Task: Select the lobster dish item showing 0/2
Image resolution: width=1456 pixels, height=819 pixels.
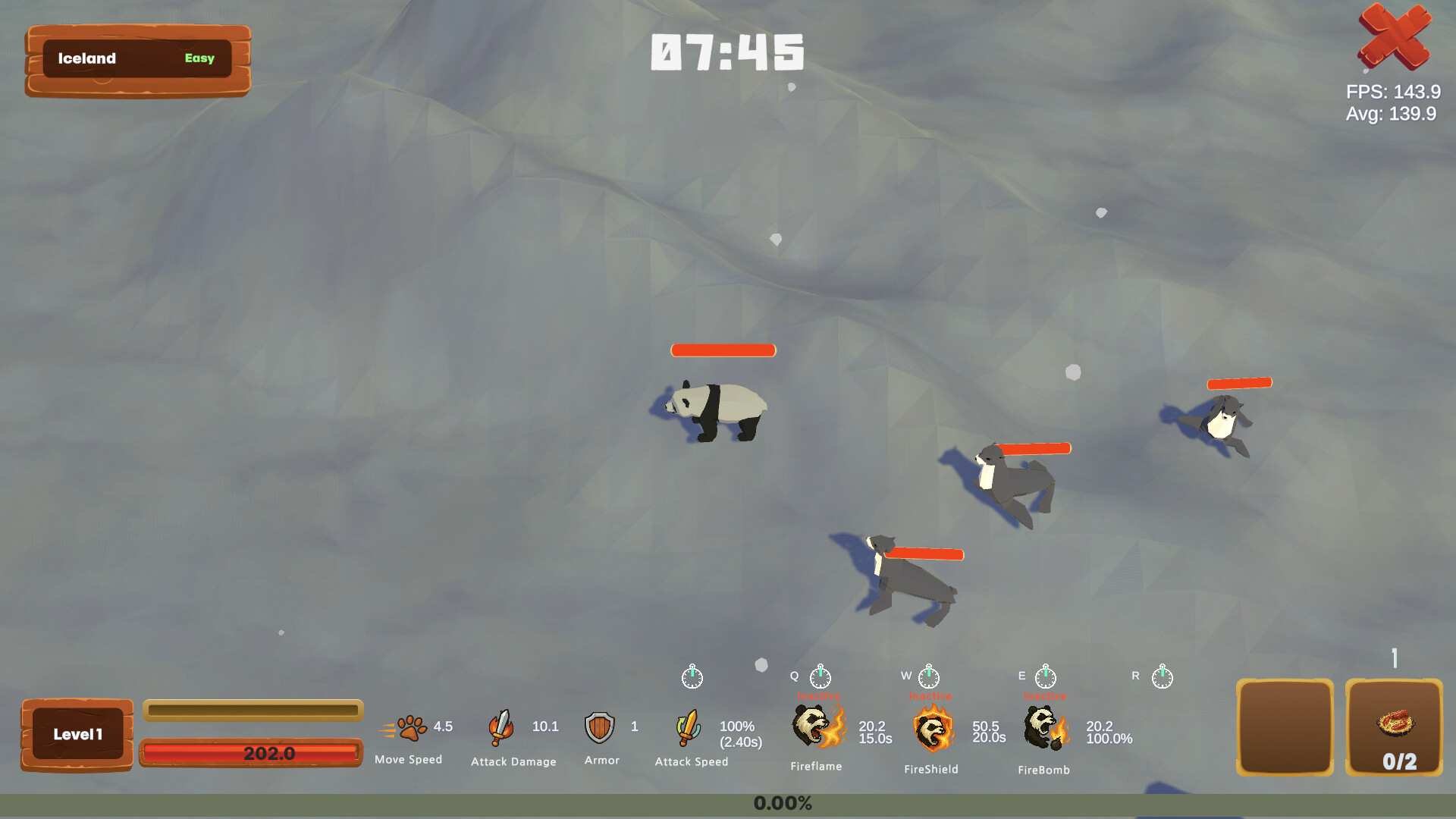Action: click(1395, 726)
